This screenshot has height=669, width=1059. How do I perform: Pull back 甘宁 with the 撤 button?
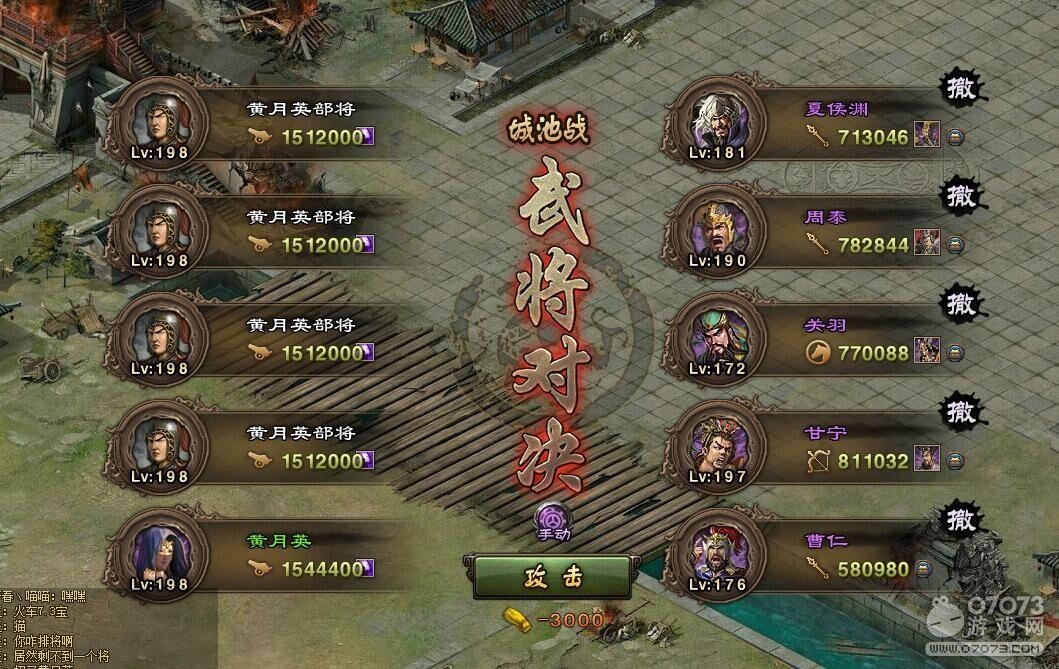click(960, 411)
